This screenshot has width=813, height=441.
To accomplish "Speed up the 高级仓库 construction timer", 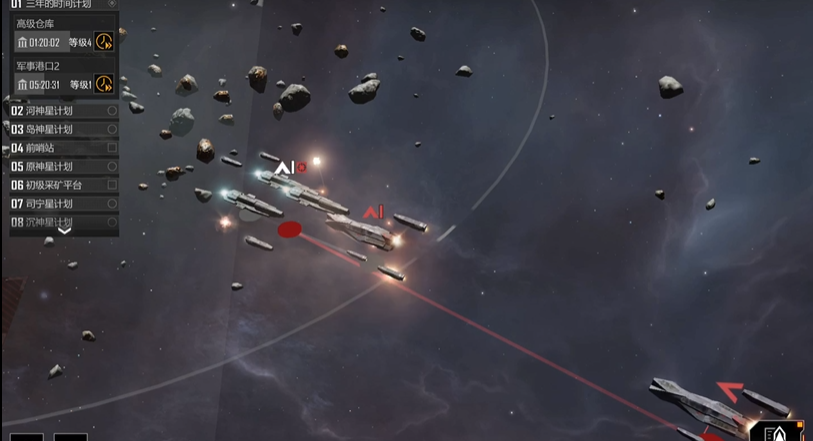I will point(104,42).
